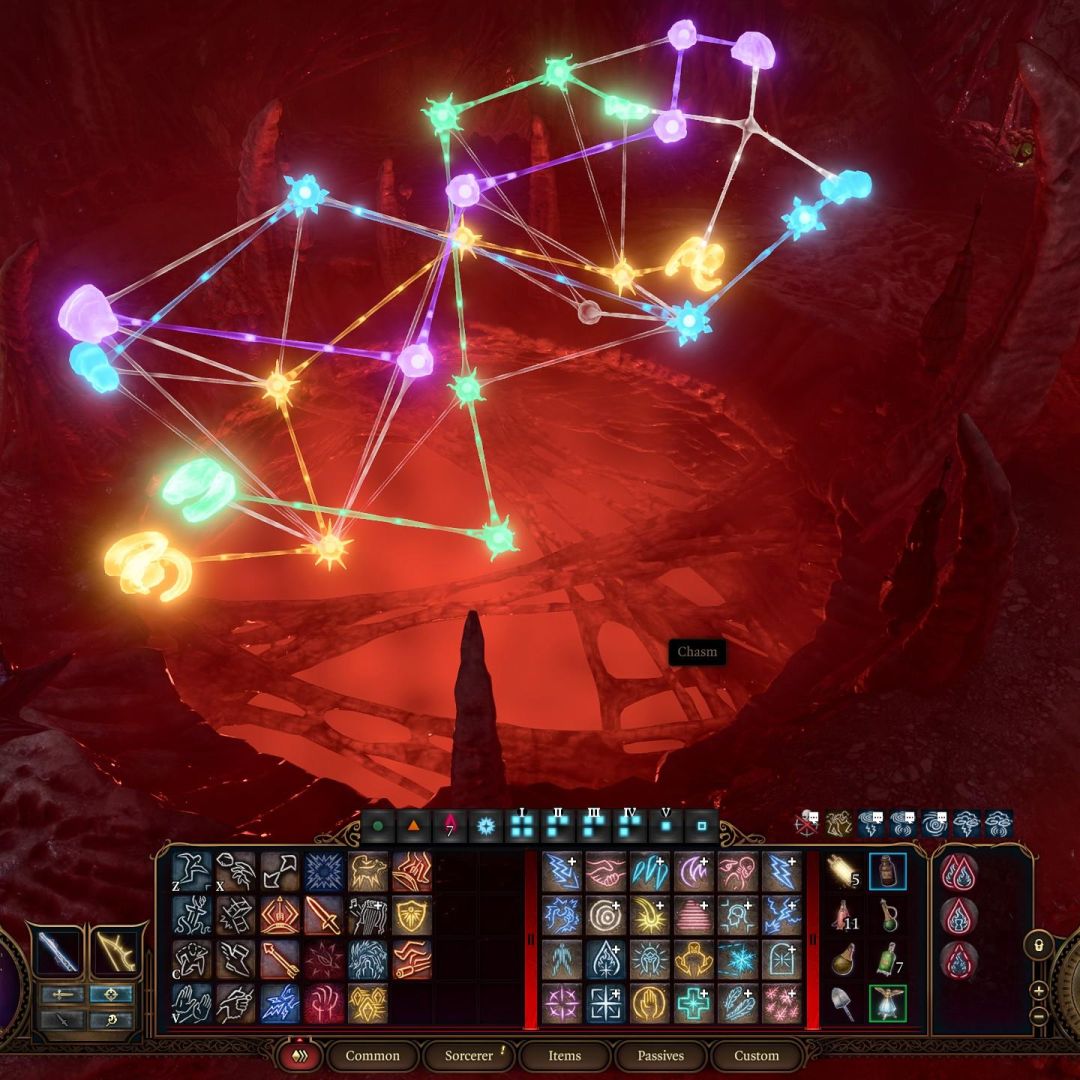Screen dimensions: 1080x1080
Task: Select the green circle action filter
Action: [378, 827]
